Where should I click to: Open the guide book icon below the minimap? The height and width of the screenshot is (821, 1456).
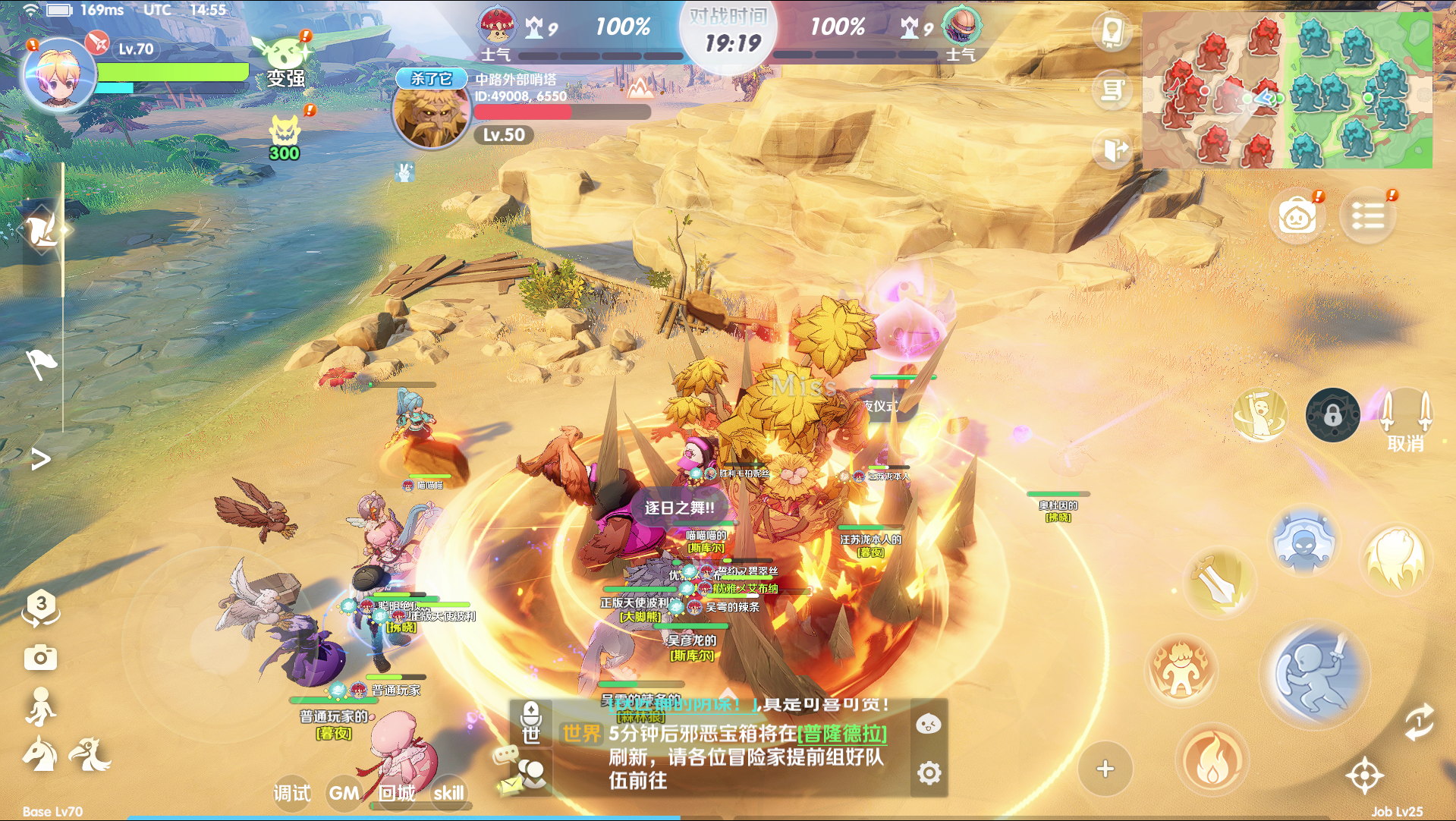tap(1111, 30)
